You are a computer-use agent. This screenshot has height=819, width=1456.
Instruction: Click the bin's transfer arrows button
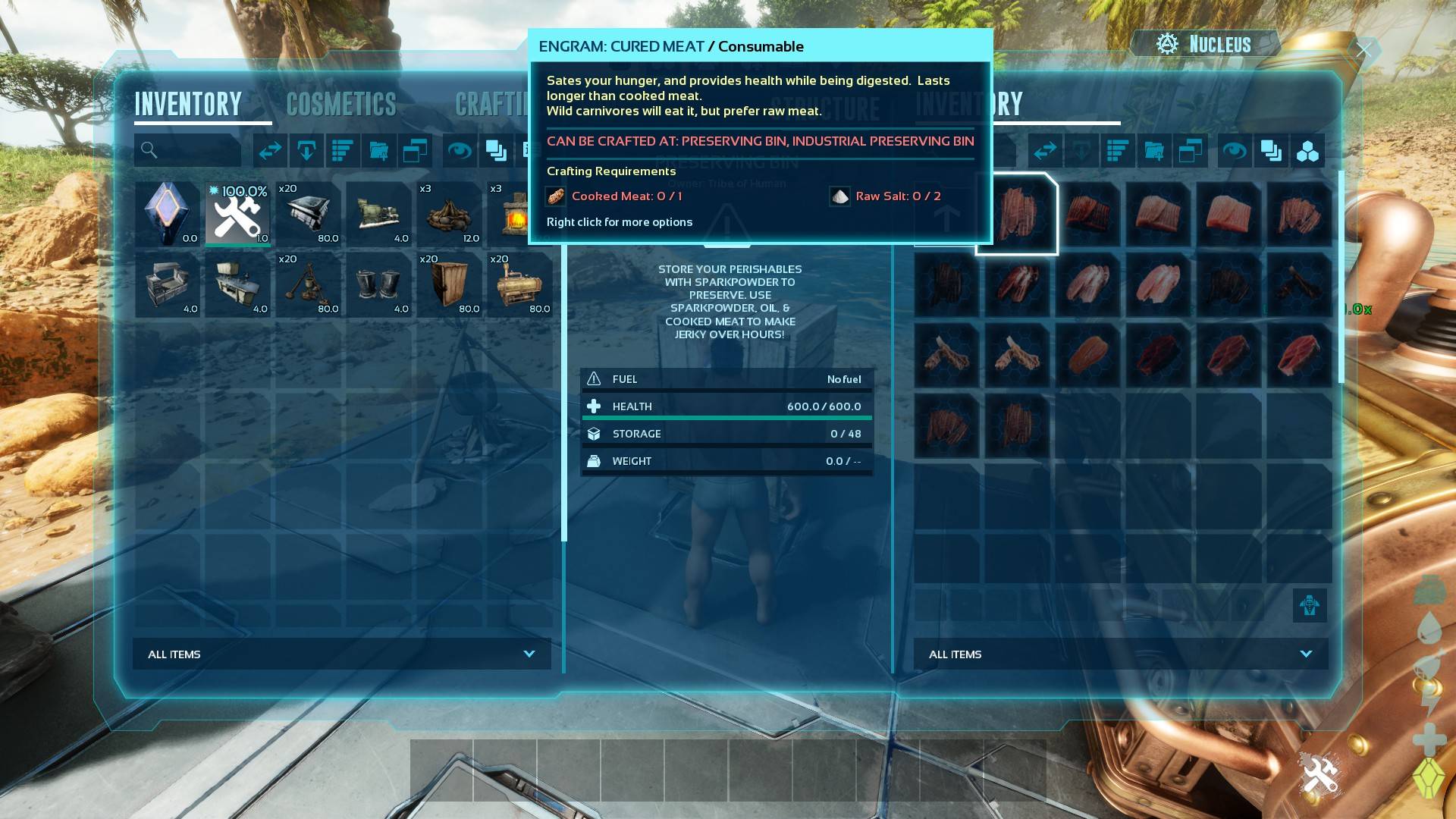pyautogui.click(x=1045, y=151)
